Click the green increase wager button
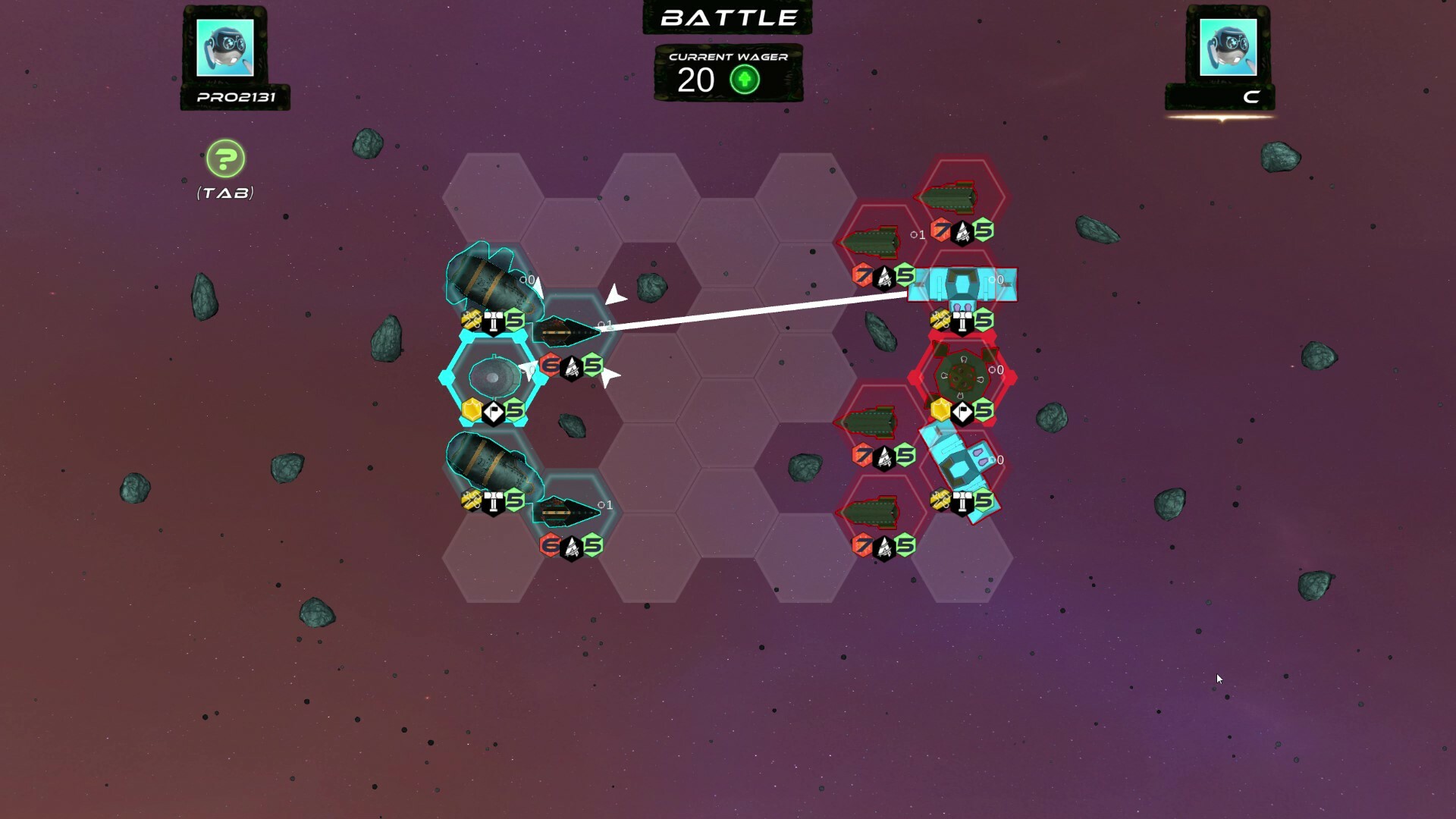Image resolution: width=1456 pixels, height=819 pixels. coord(744,80)
